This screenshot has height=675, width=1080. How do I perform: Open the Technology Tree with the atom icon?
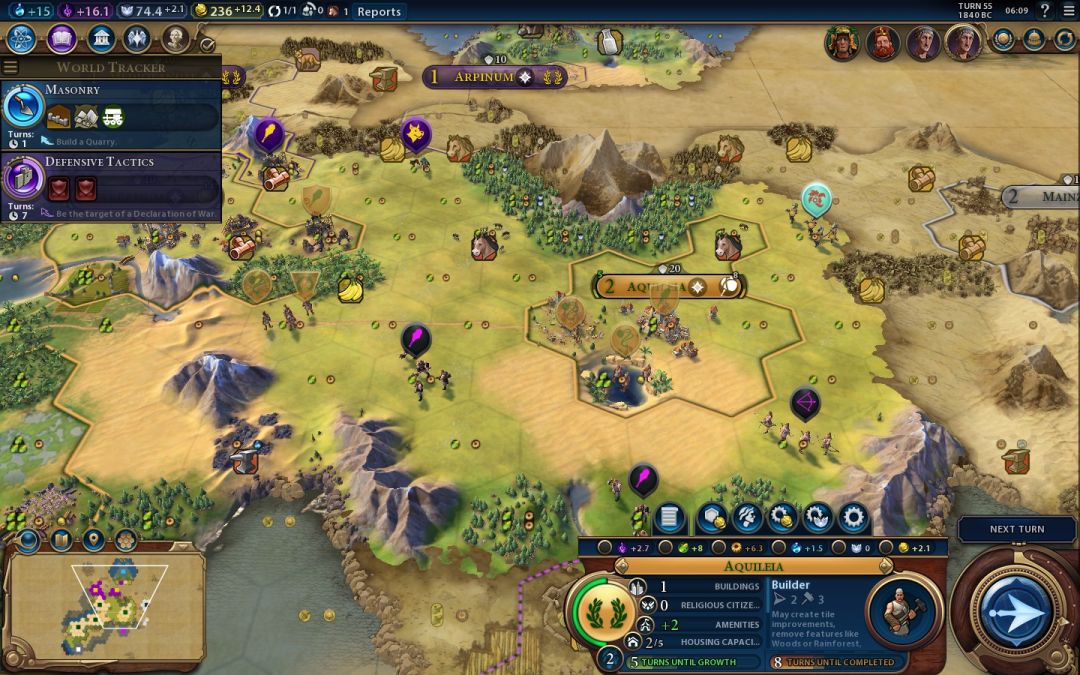pos(22,39)
